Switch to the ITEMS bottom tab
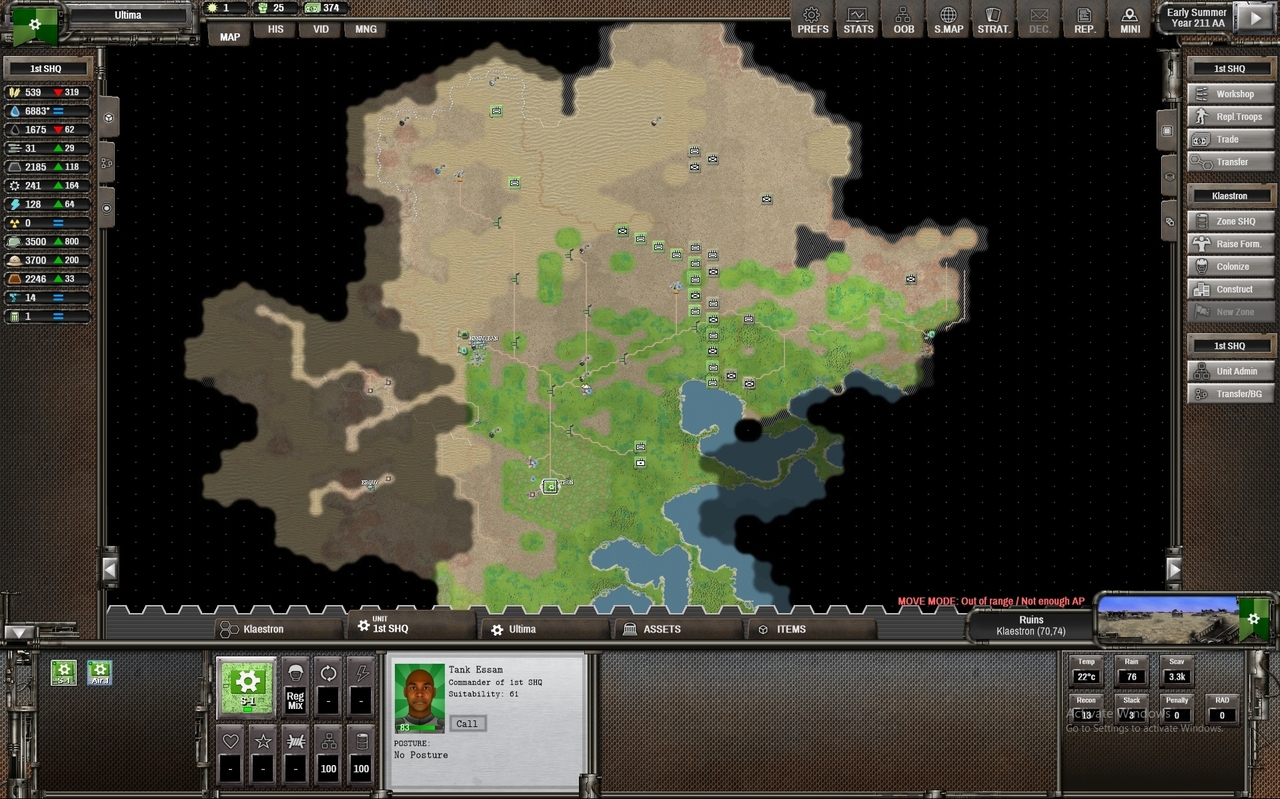Image resolution: width=1280 pixels, height=799 pixels. 791,629
